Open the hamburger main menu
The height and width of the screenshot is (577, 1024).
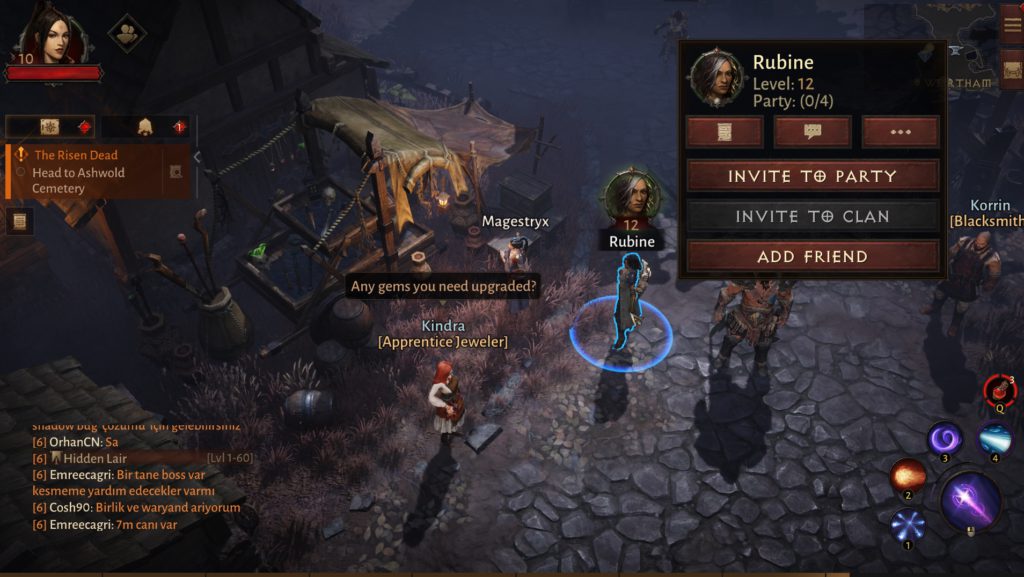1012,24
